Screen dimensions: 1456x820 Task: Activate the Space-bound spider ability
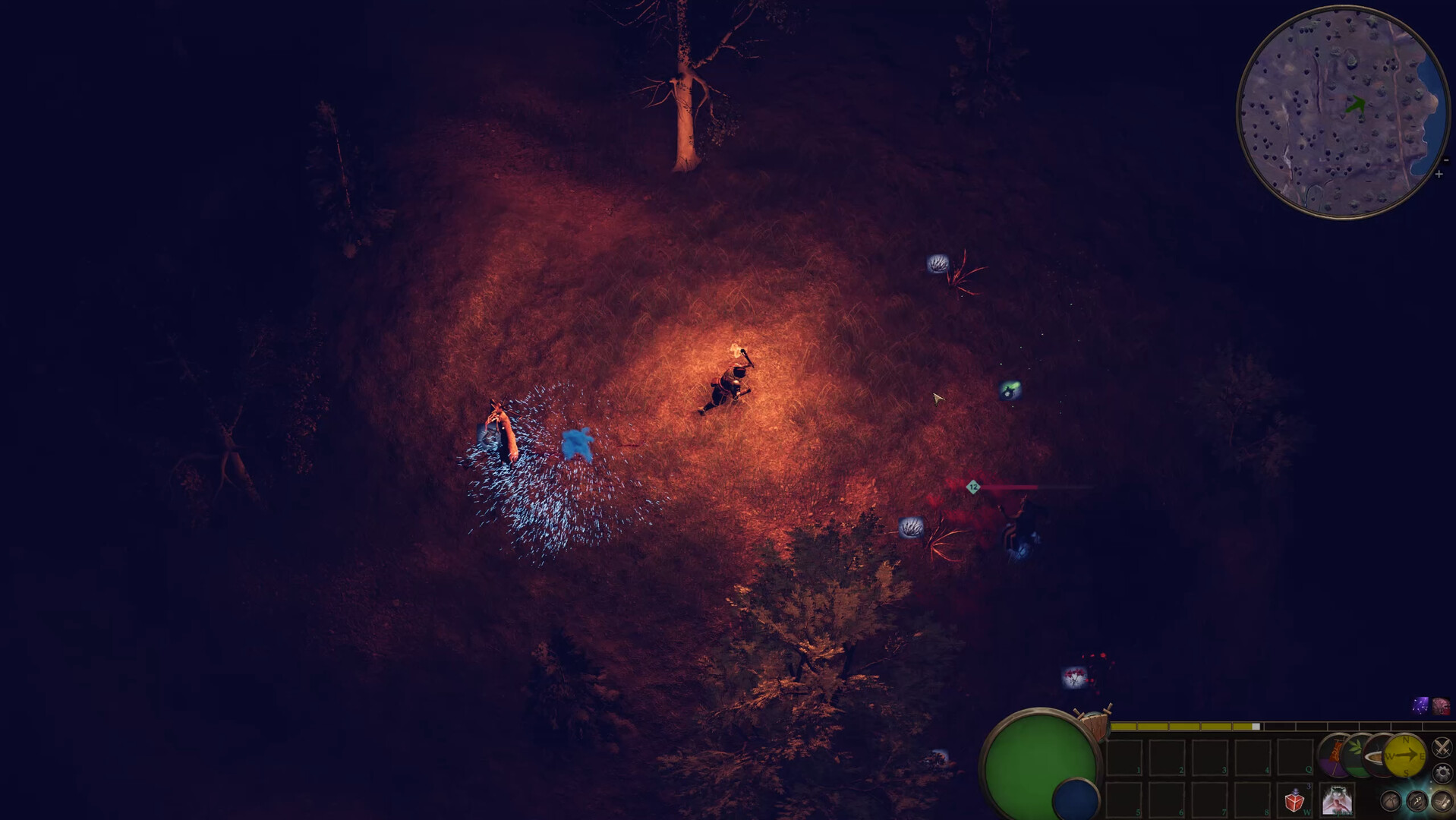[x=1336, y=799]
